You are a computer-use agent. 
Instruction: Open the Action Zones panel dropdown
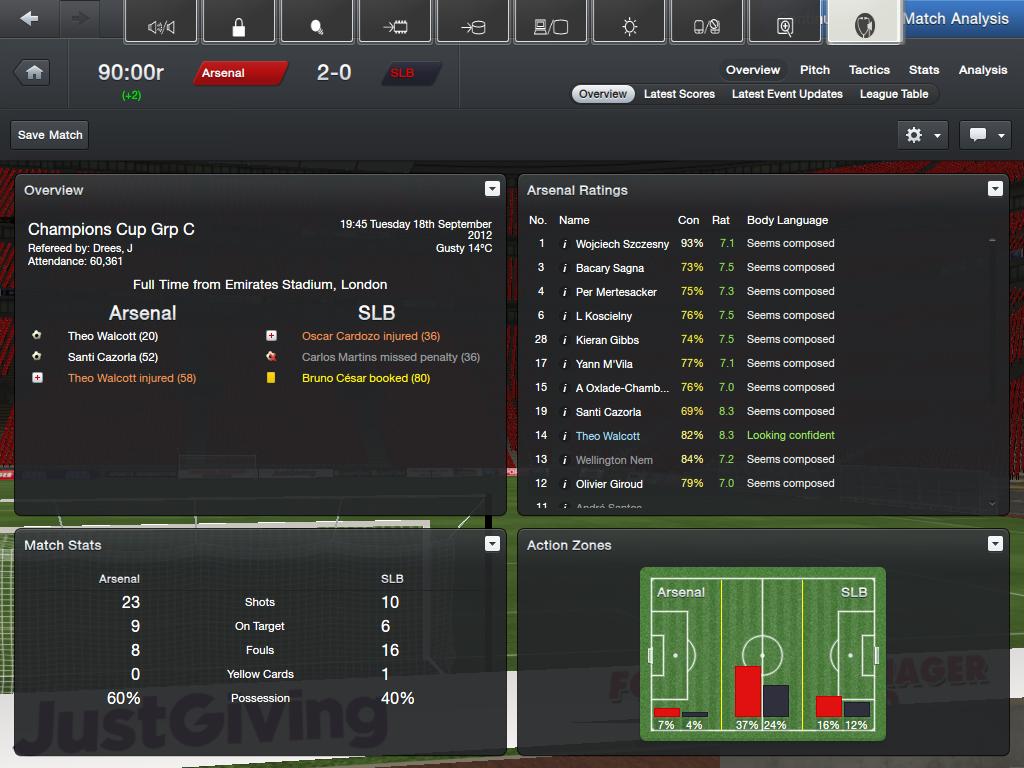pyautogui.click(x=995, y=544)
